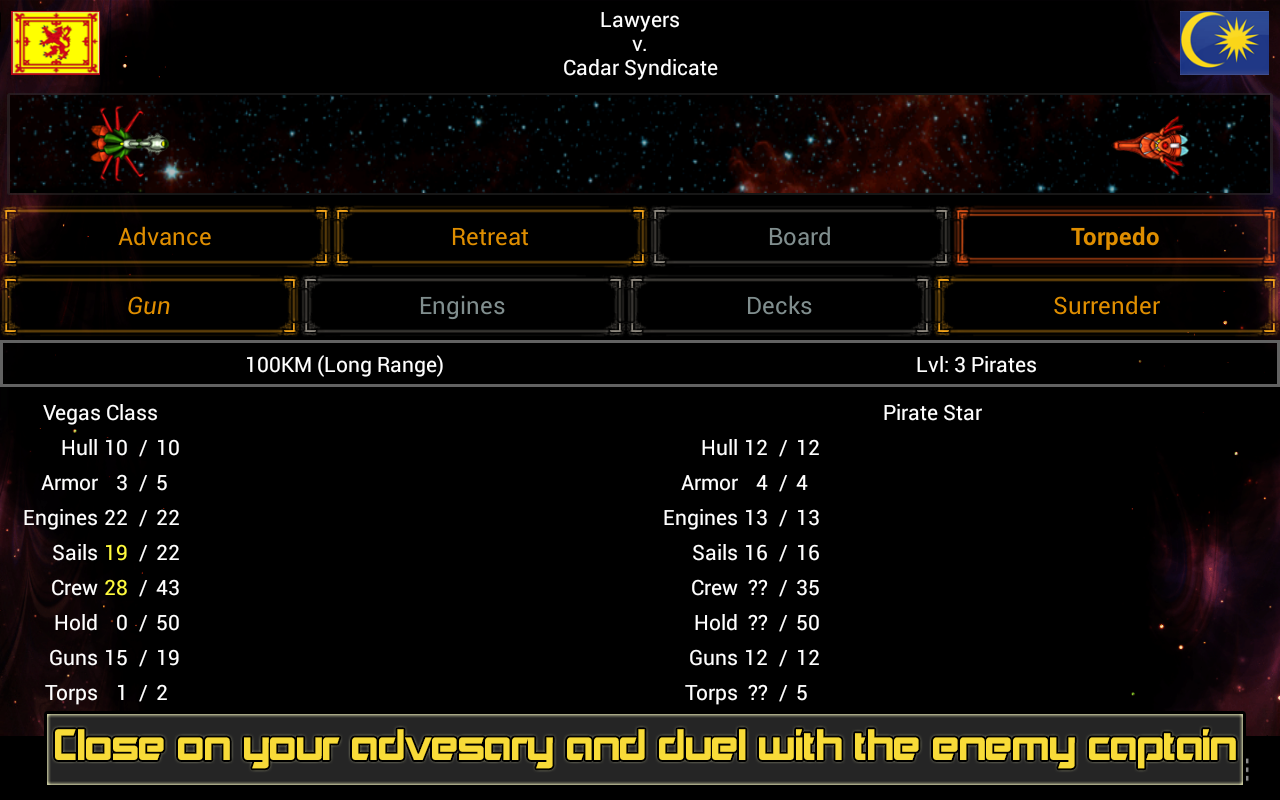Click the Cadar Syndicate moon-and-star flag icon

[x=1224, y=43]
